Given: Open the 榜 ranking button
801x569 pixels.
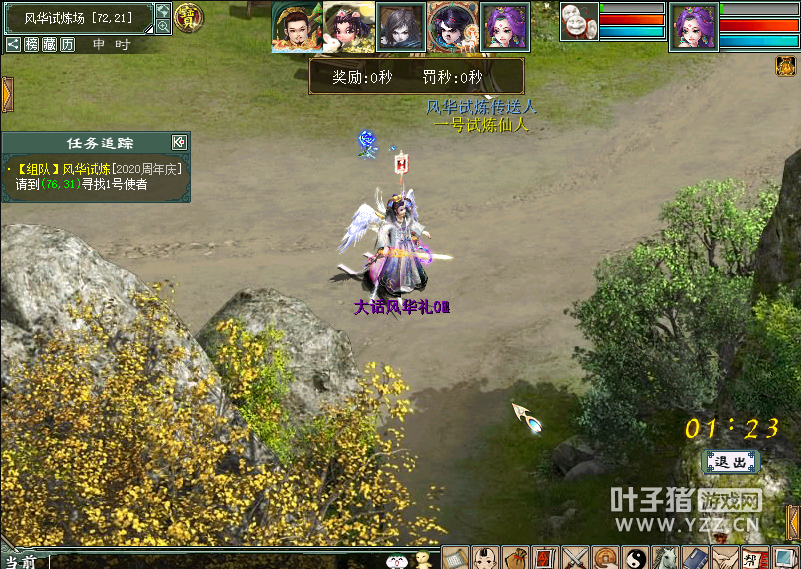Looking at the screenshot, I should [x=33, y=44].
